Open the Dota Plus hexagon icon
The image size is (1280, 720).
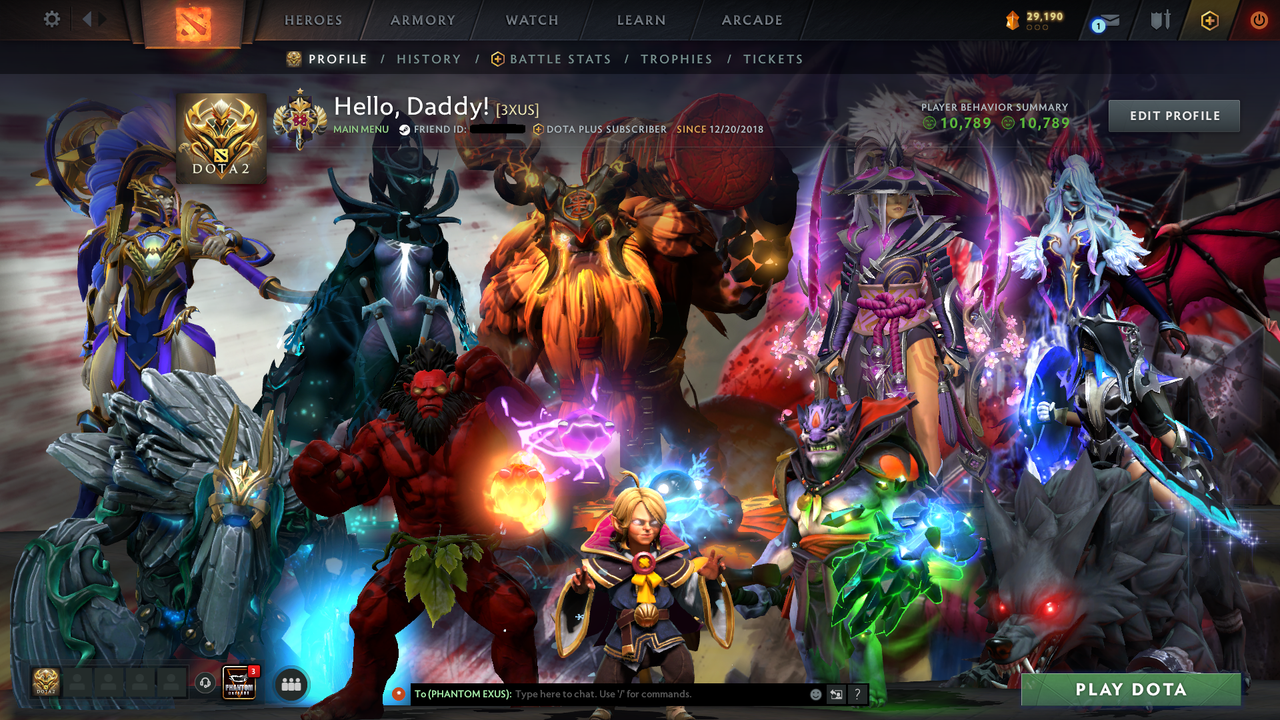1207,20
